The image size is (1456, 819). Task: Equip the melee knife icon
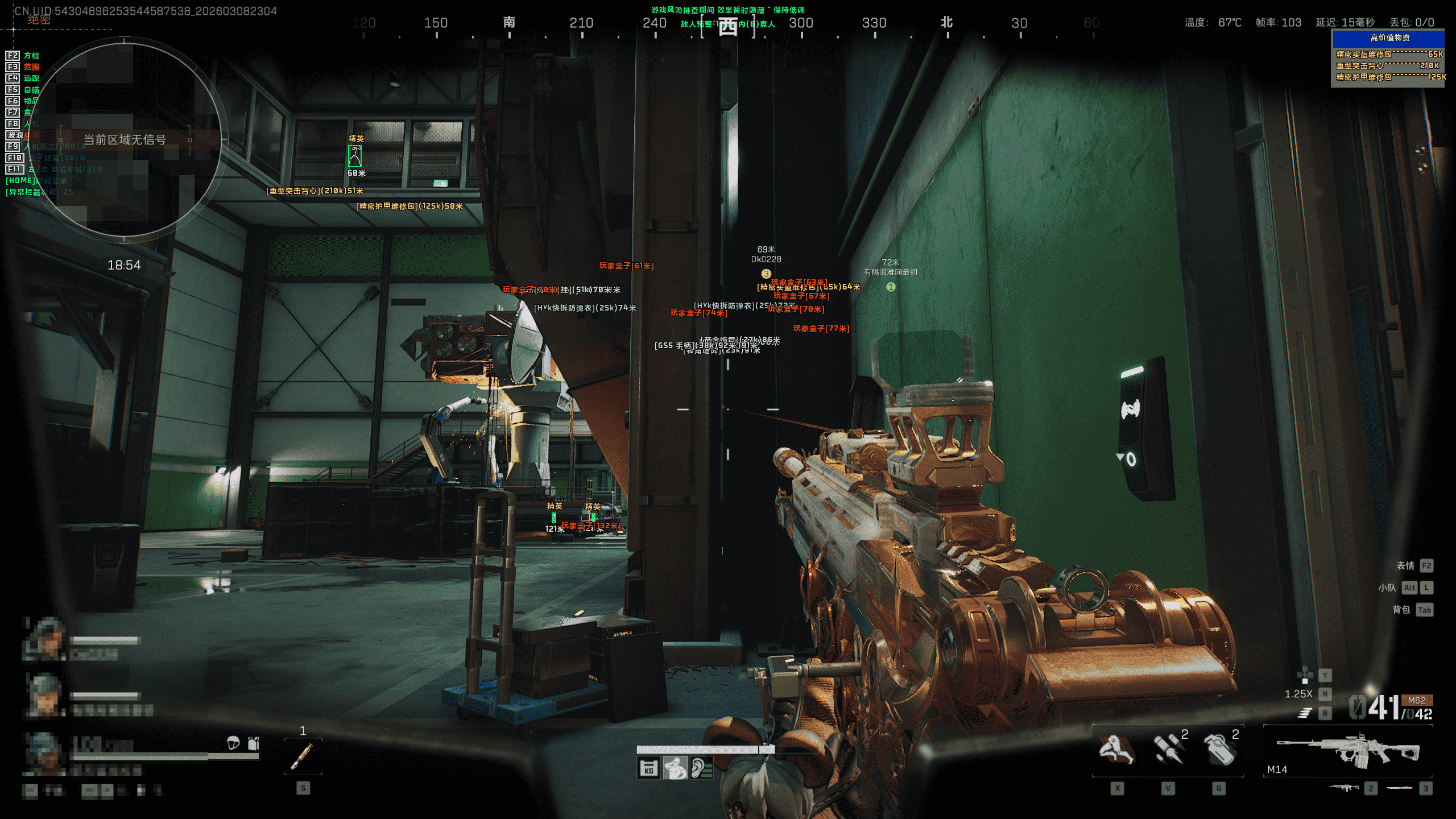1399,788
